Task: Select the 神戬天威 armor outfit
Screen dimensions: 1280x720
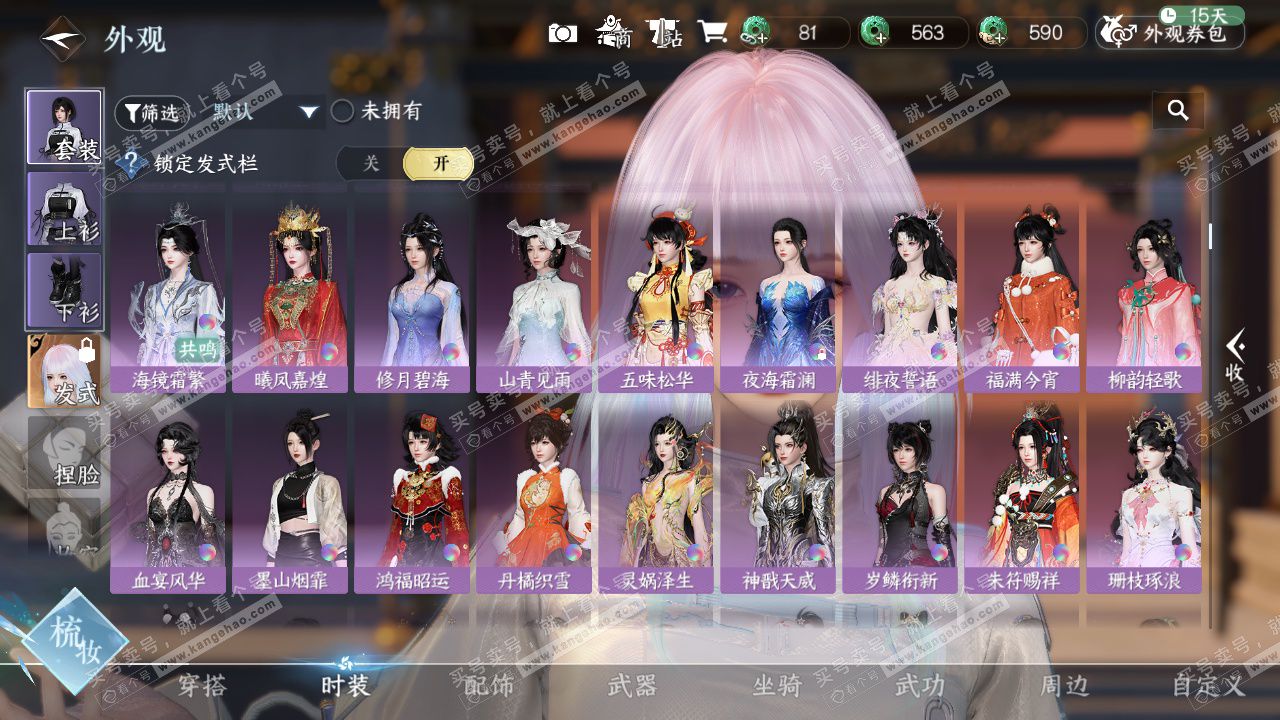Action: point(778,495)
